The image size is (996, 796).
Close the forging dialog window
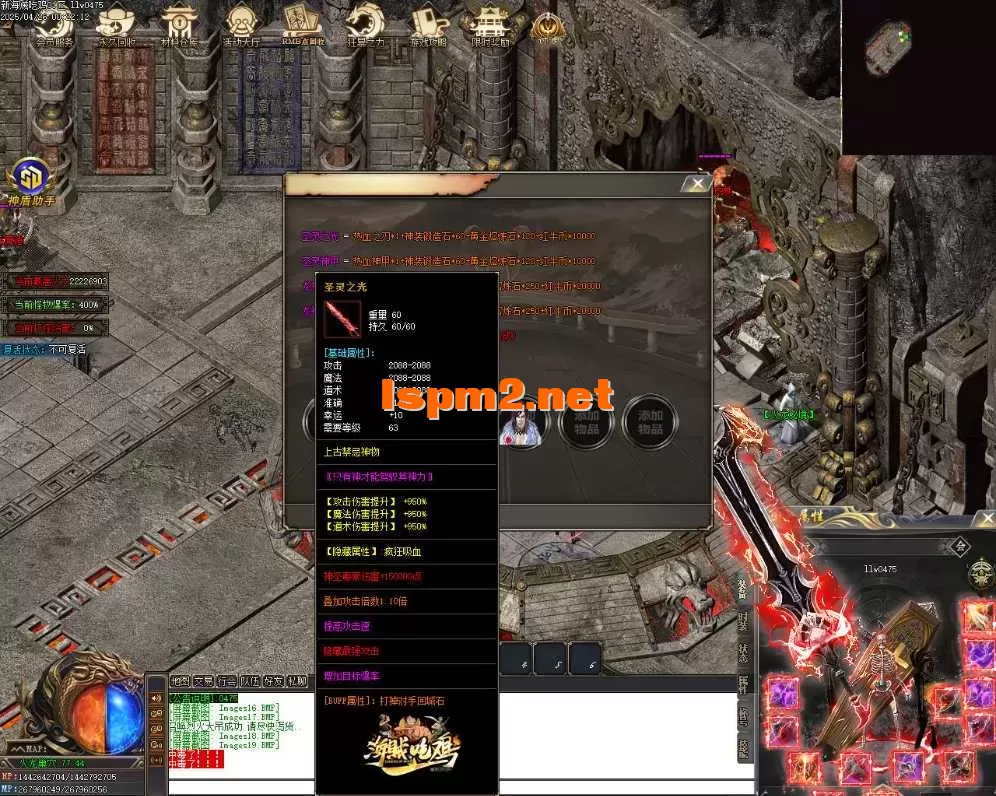tap(697, 184)
